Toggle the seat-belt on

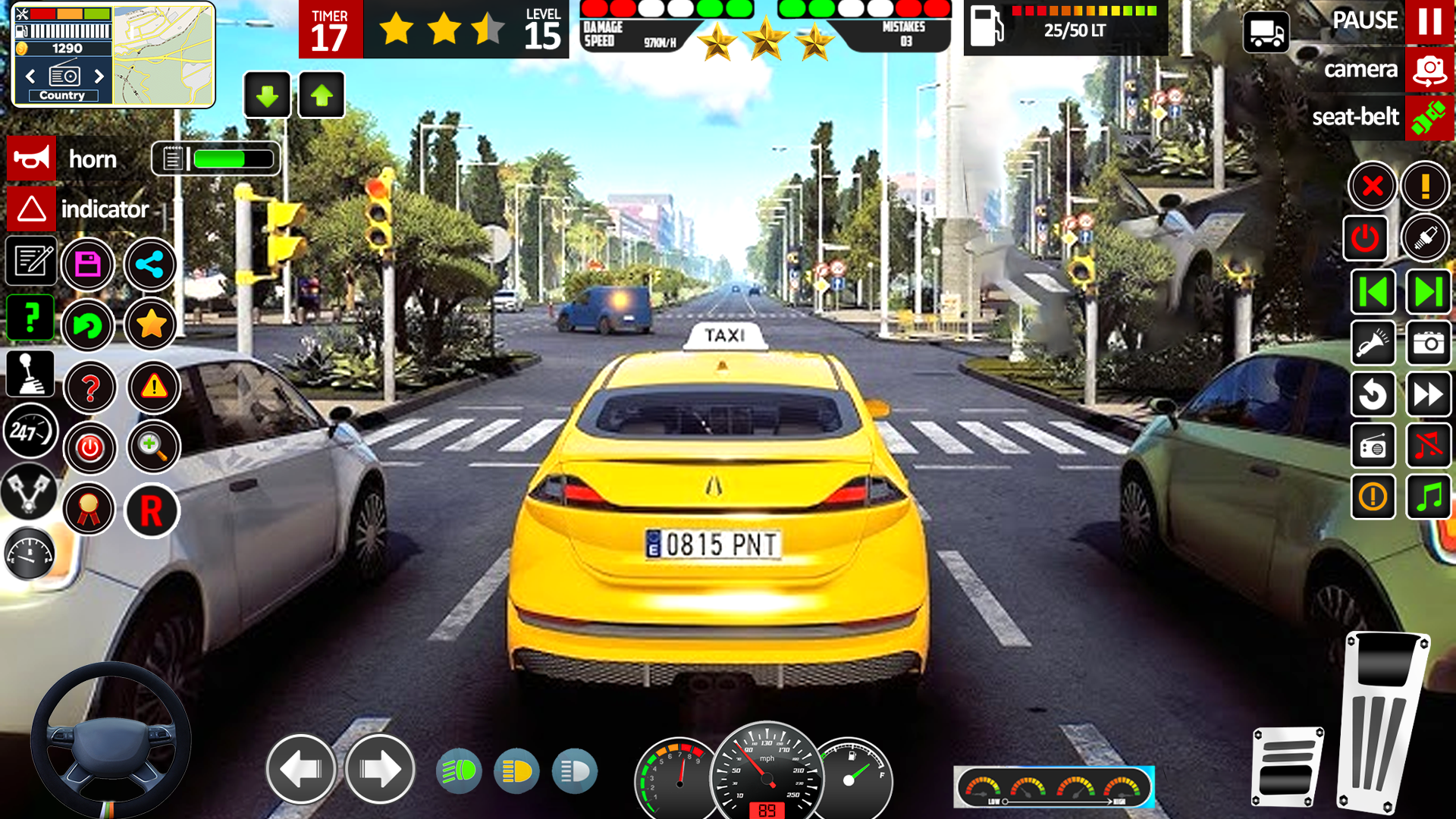1429,118
